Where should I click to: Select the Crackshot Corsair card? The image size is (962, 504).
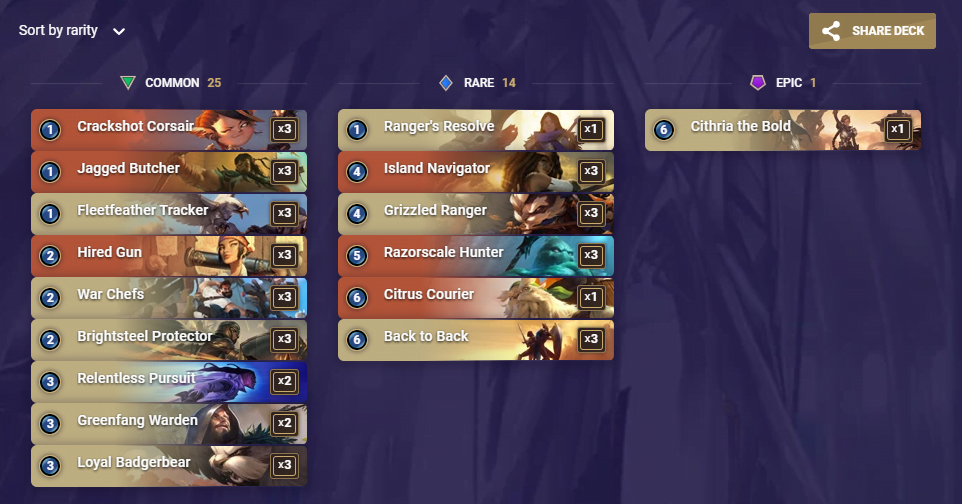tap(169, 129)
